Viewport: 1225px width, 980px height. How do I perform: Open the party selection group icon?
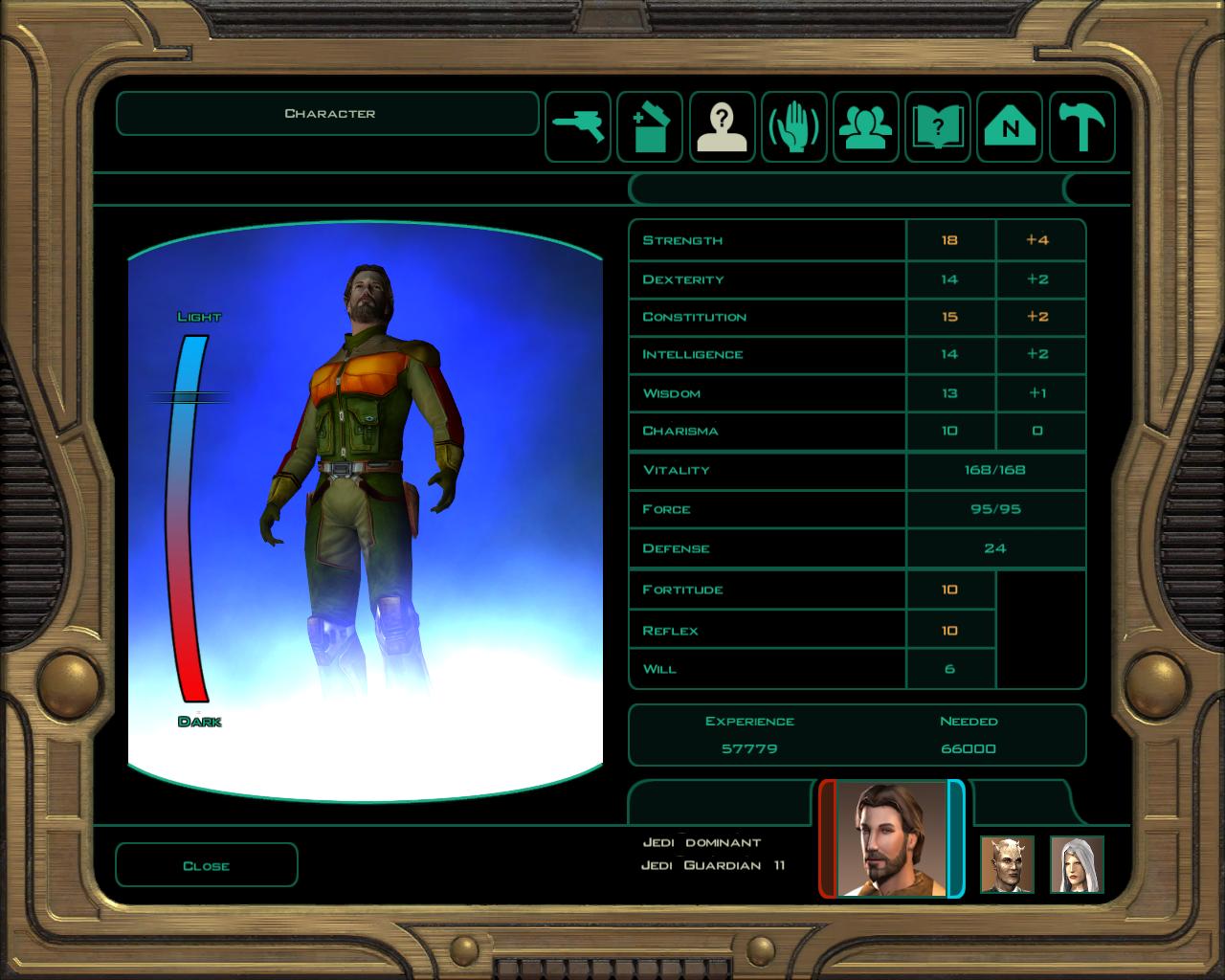tap(866, 126)
